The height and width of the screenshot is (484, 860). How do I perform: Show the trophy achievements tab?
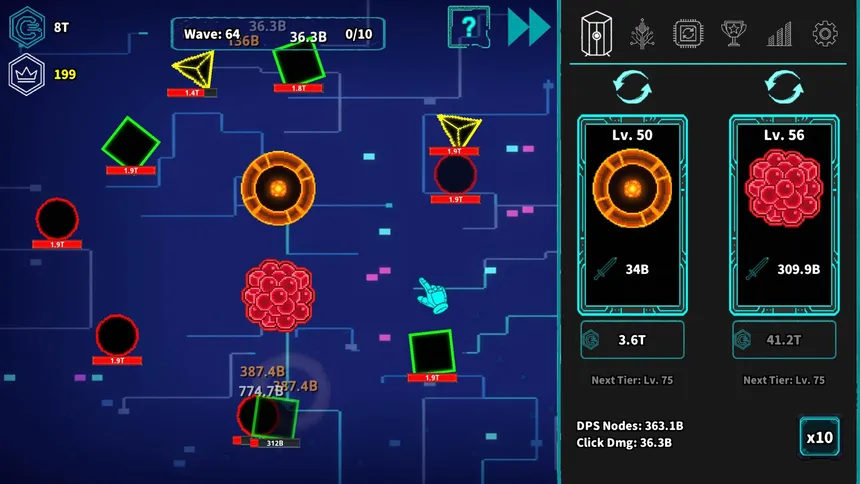[x=733, y=35]
